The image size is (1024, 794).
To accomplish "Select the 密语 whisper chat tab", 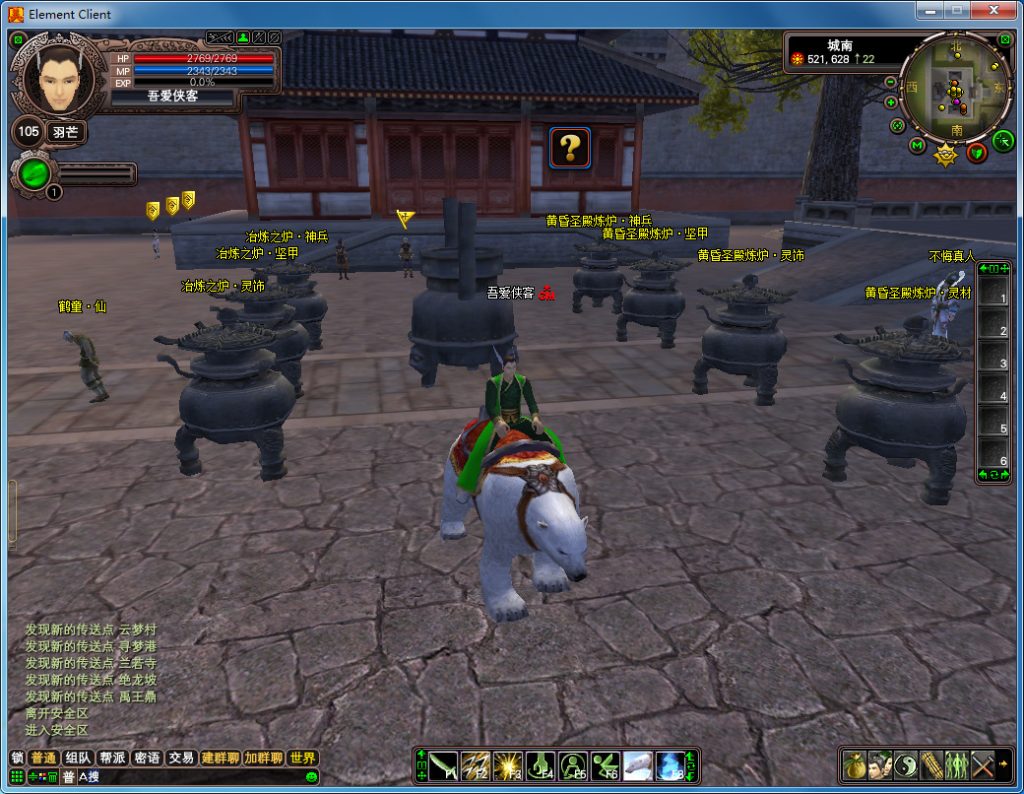I will point(146,758).
